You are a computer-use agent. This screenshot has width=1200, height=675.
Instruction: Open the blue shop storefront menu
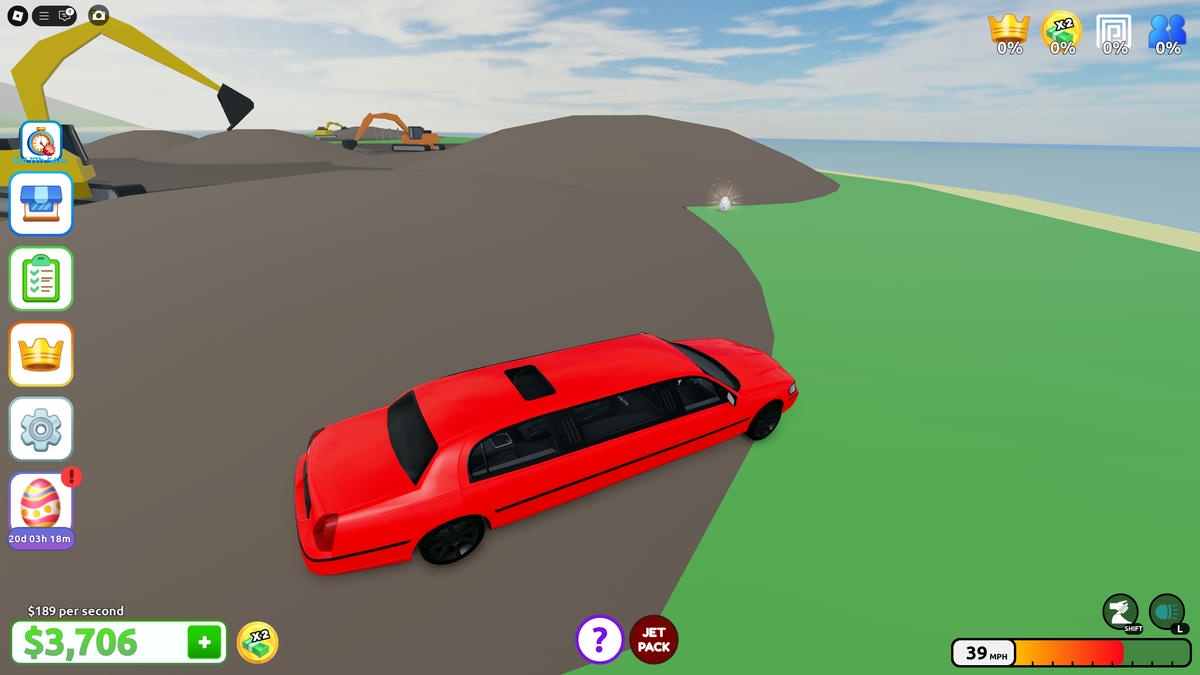tap(41, 203)
